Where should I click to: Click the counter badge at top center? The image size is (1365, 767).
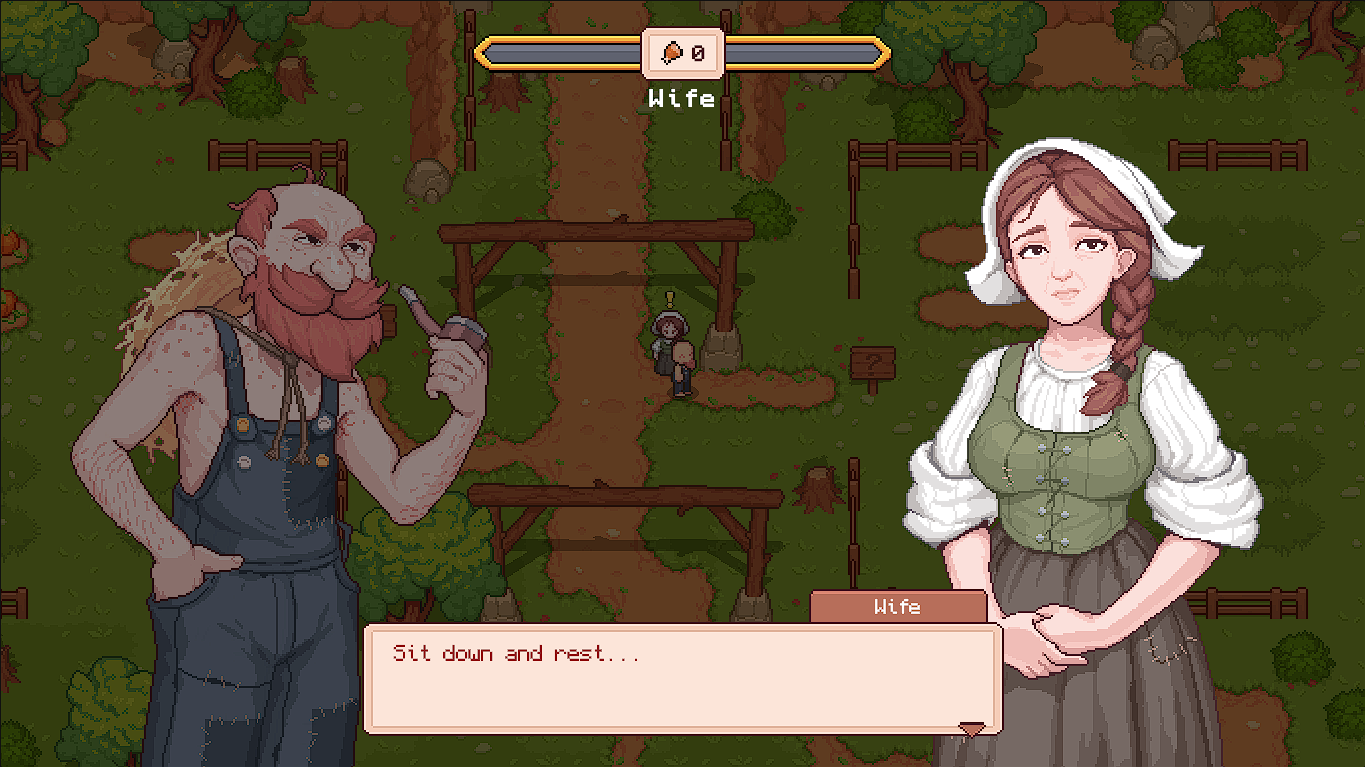coord(684,54)
